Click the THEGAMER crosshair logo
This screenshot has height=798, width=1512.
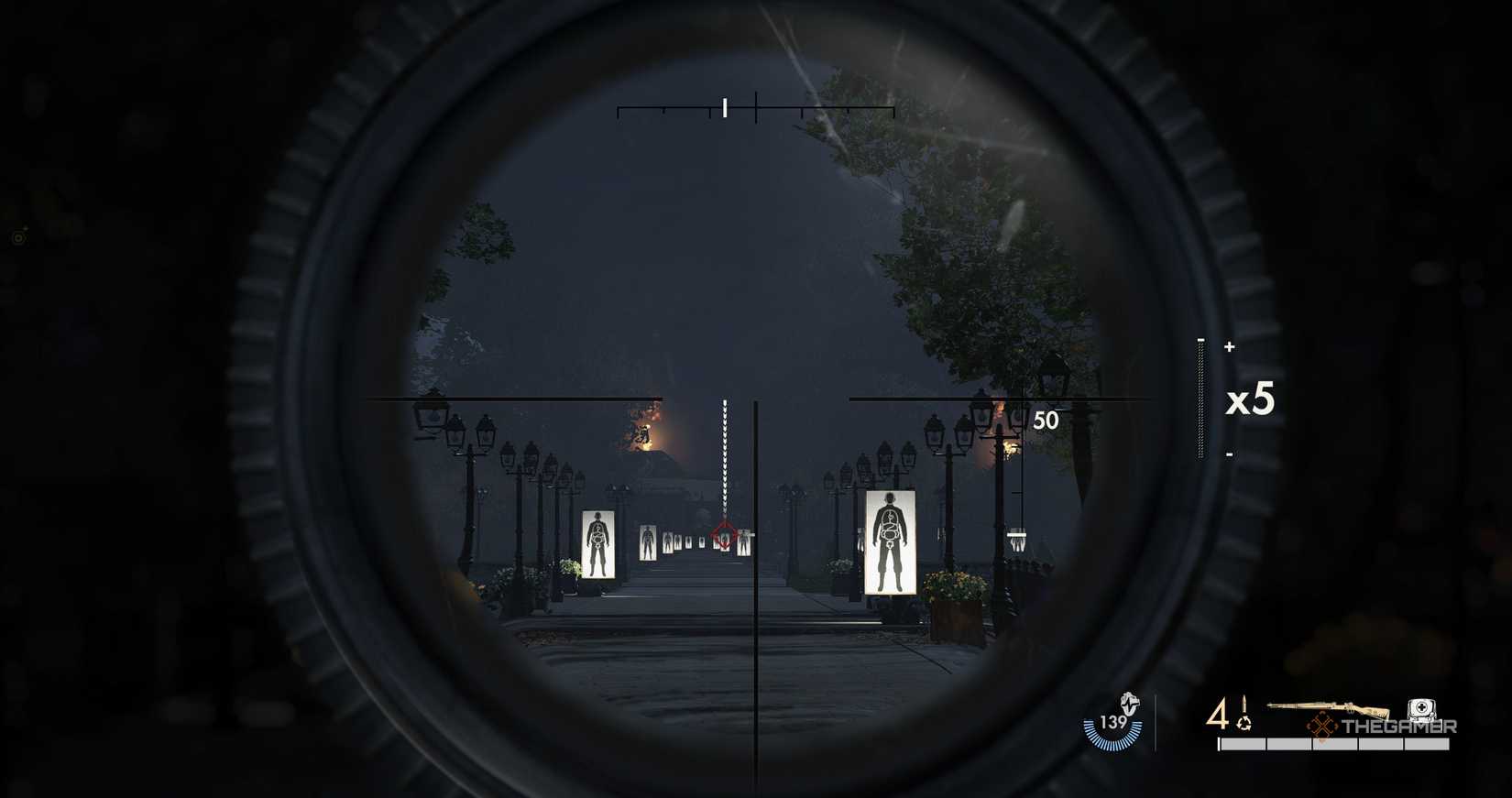click(x=1321, y=727)
